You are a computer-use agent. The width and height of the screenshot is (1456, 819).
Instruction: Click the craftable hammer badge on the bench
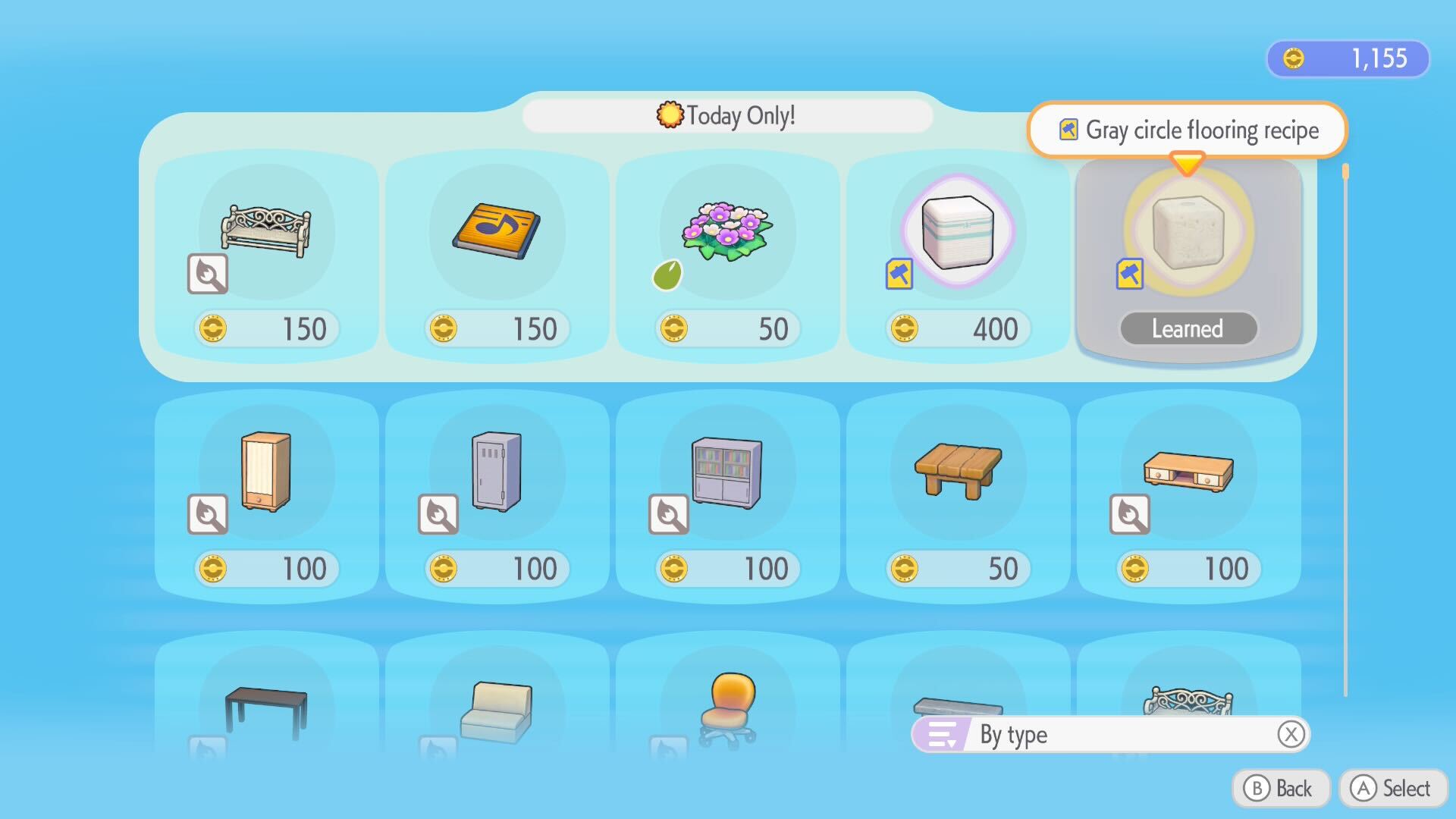tap(208, 275)
